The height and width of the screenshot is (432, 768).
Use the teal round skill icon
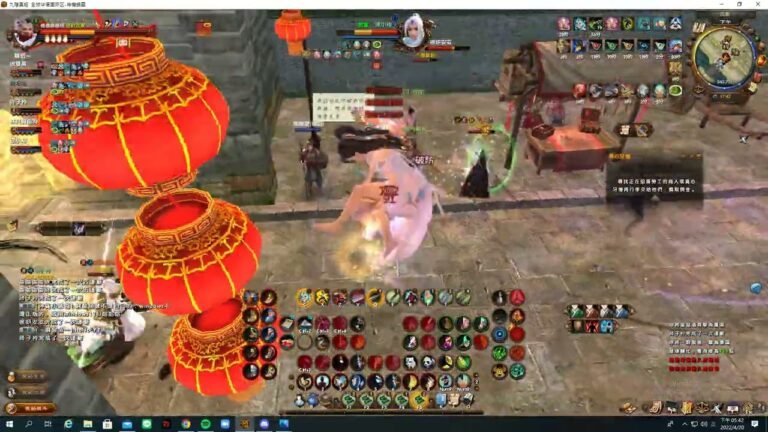point(516,372)
